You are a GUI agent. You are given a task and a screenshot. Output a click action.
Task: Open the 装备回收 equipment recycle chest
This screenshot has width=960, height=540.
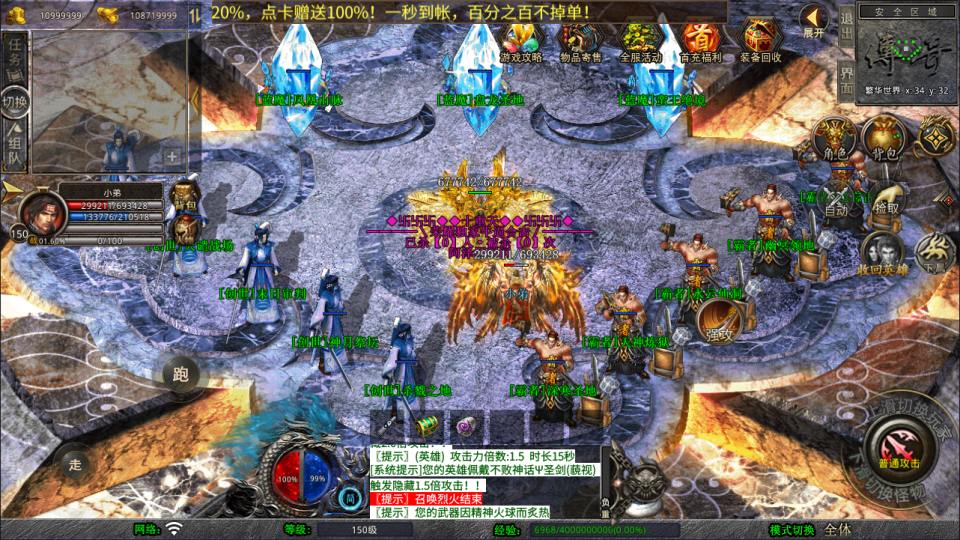point(760,42)
